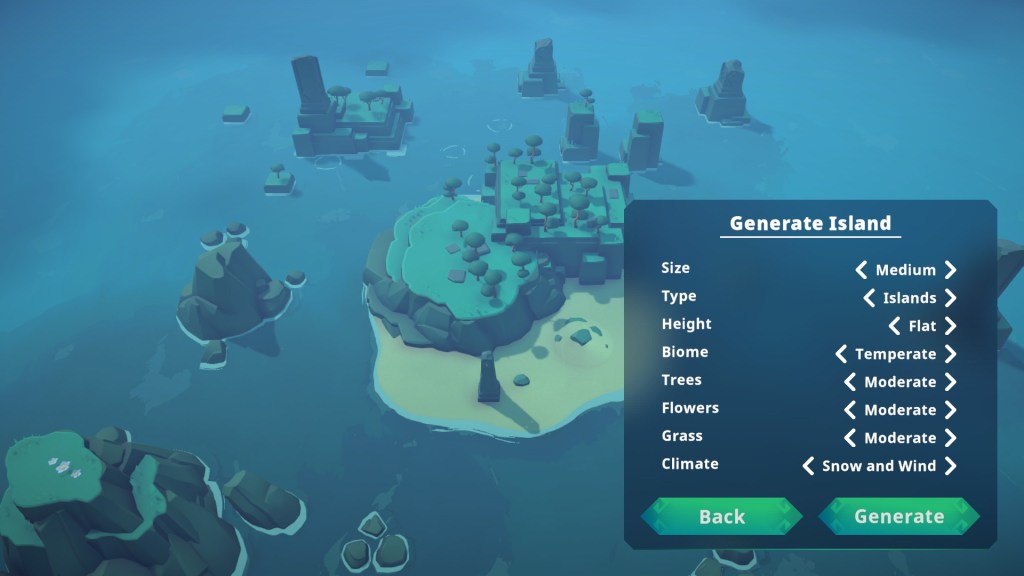Screen dimensions: 1024x576
Task: Click the left arrow beside Flat
Action: 895,326
